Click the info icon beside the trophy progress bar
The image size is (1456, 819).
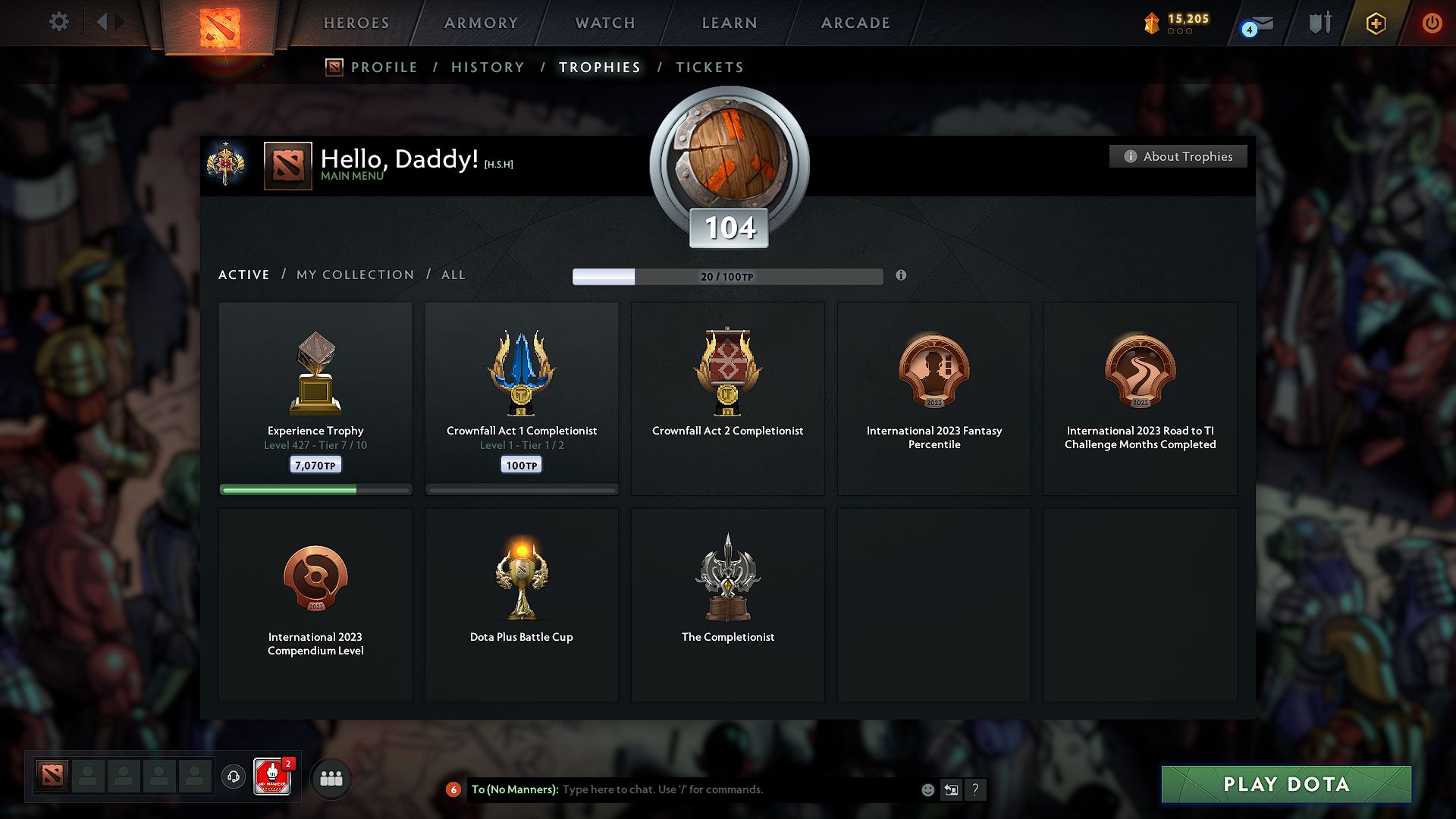point(902,276)
